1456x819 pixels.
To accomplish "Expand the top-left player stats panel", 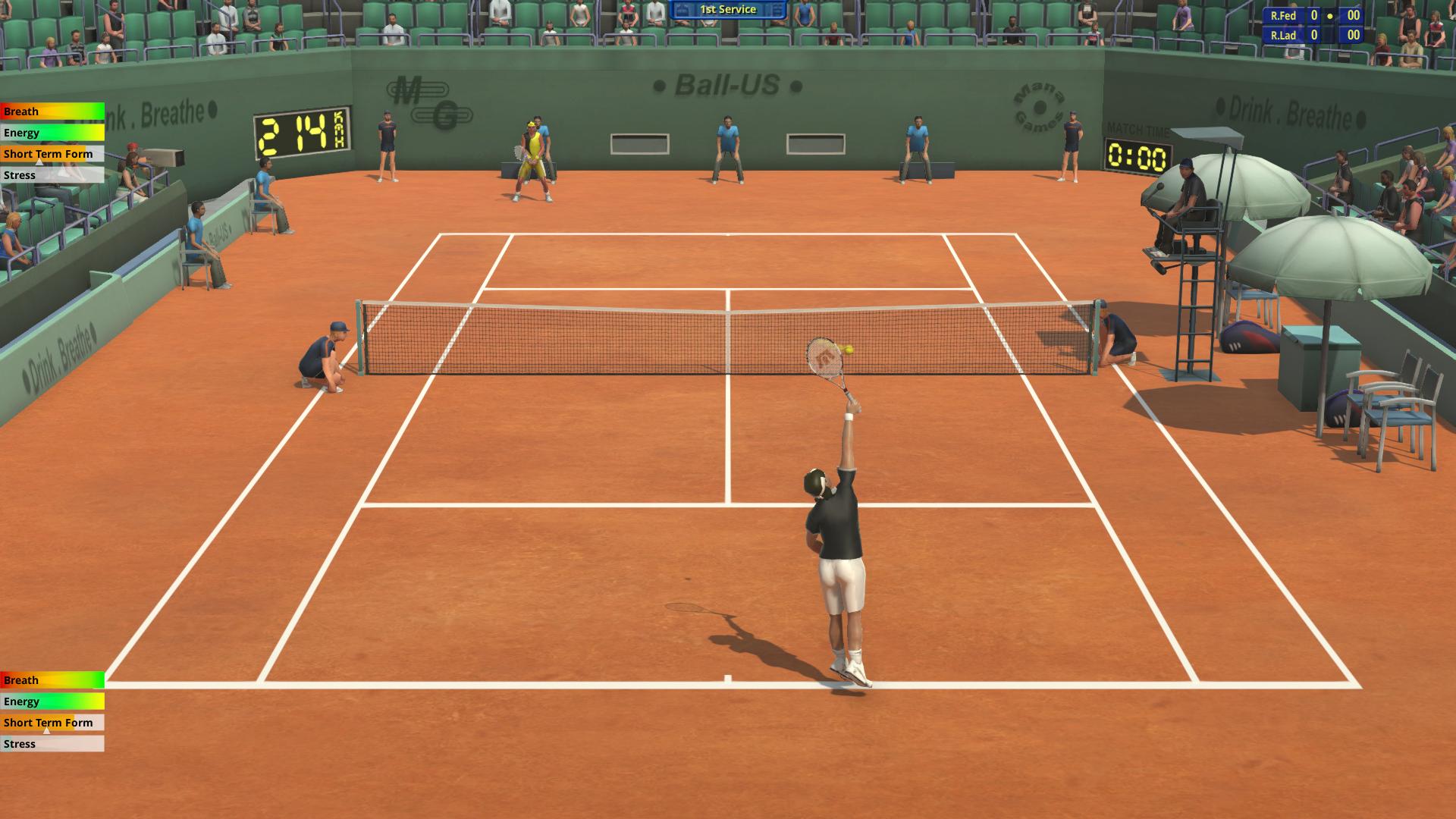I will coord(53,143).
